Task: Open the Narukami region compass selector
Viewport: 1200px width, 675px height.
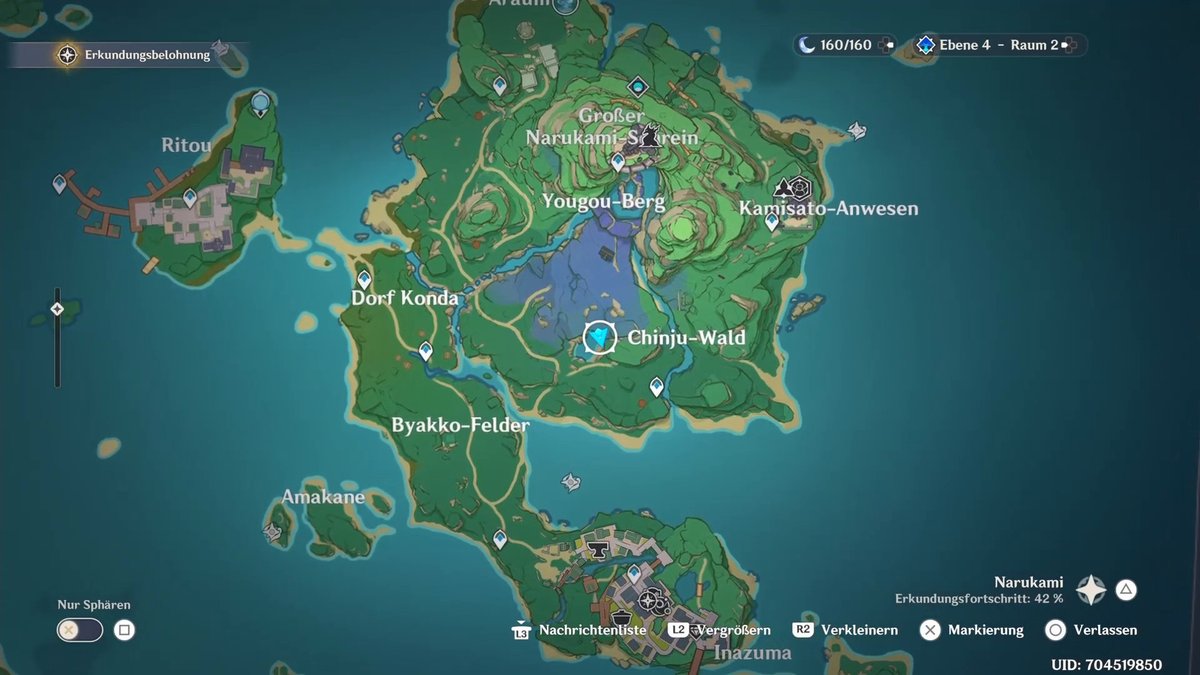Action: 1091,590
